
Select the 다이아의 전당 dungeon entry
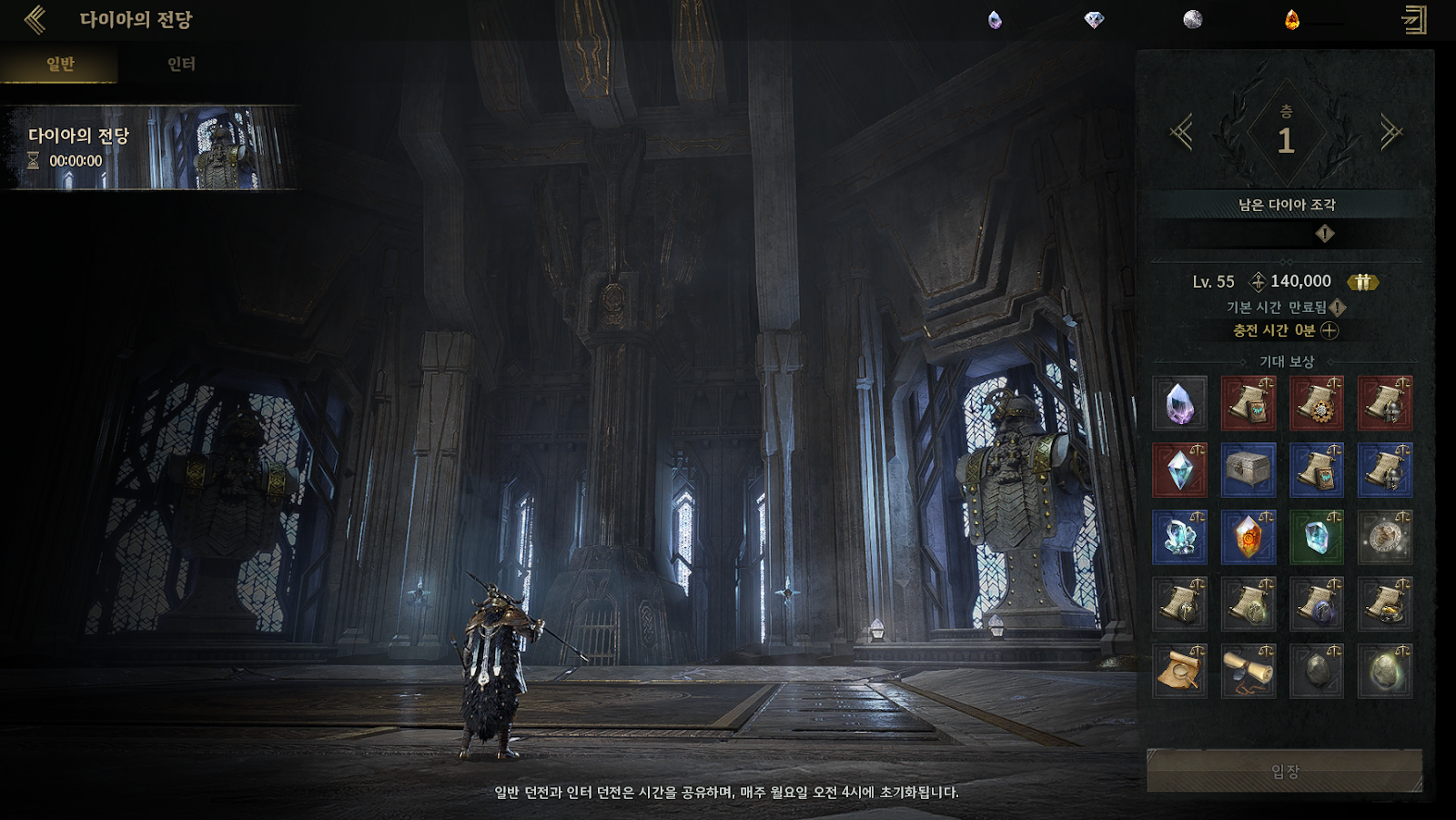pos(150,148)
